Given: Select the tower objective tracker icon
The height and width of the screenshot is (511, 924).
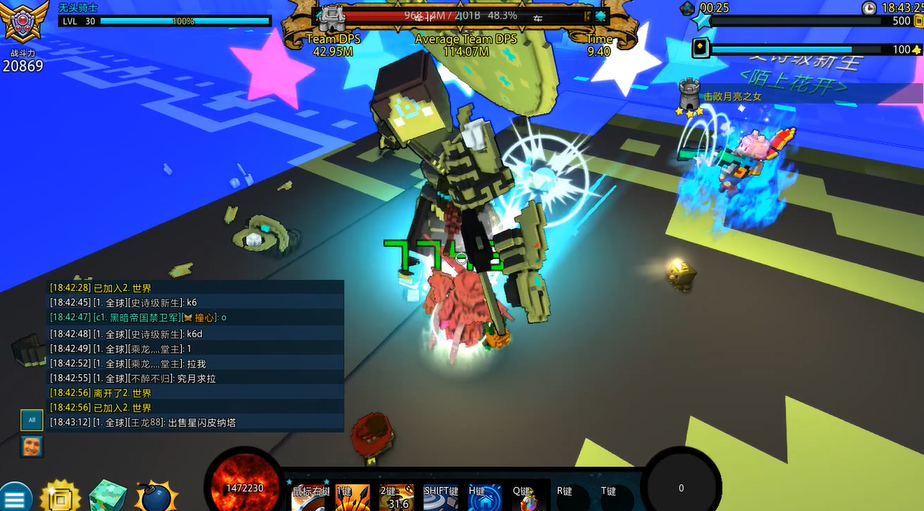Looking at the screenshot, I should (x=688, y=95).
